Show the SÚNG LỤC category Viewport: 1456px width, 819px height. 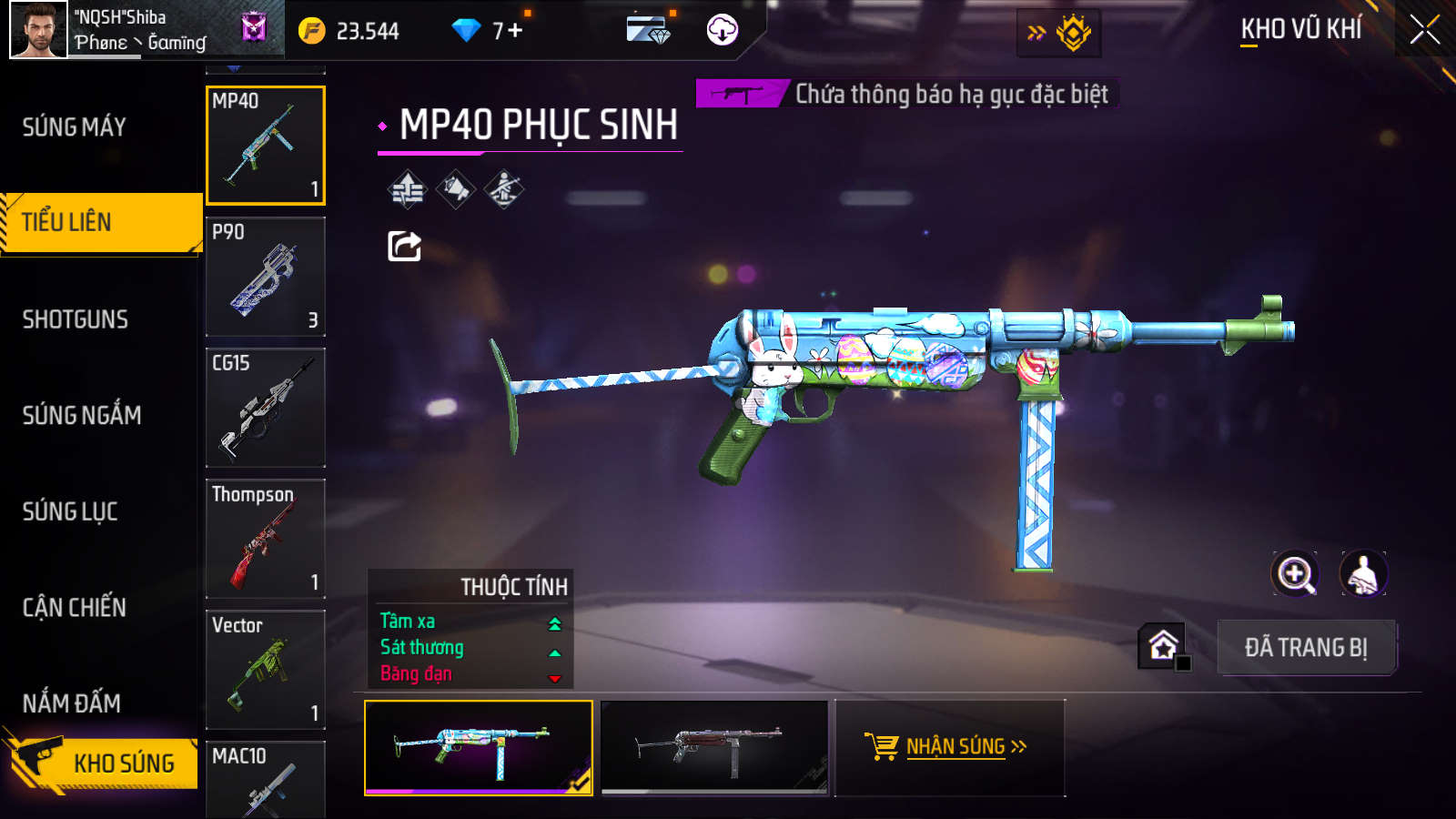coord(70,511)
